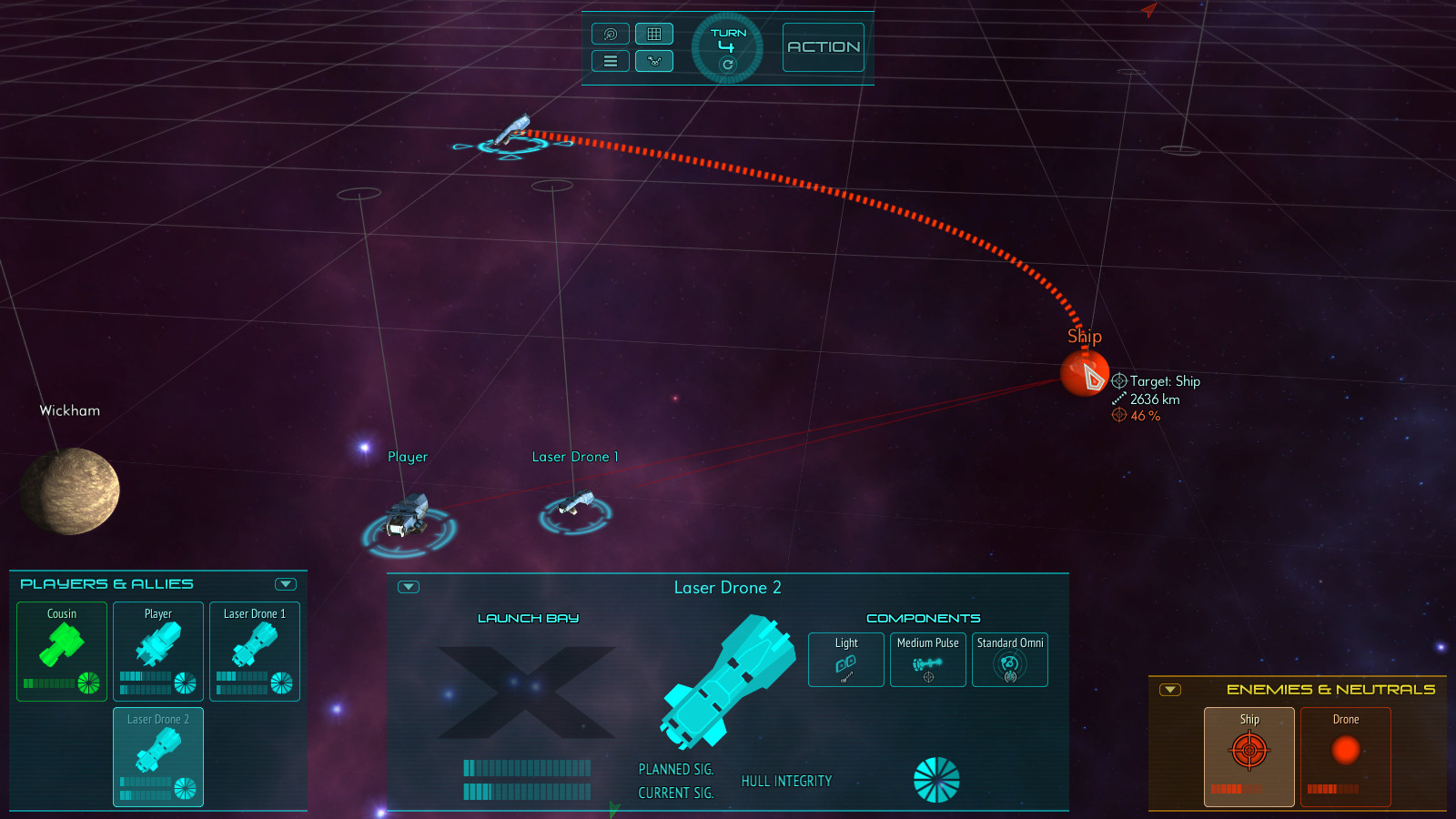Screen dimensions: 1456x819
Task: Open the Medium Pulse weapon component
Action: (x=927, y=659)
